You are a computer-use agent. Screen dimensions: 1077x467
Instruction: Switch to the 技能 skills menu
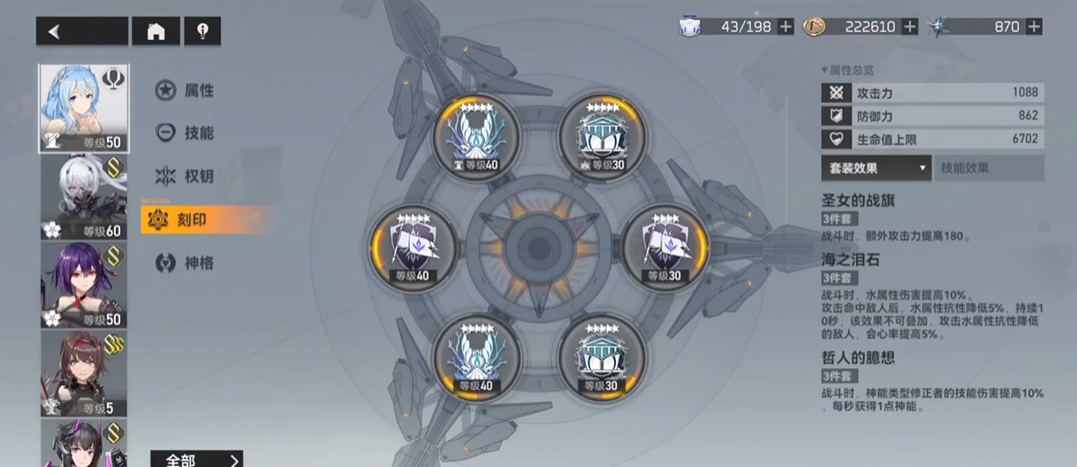pyautogui.click(x=186, y=133)
